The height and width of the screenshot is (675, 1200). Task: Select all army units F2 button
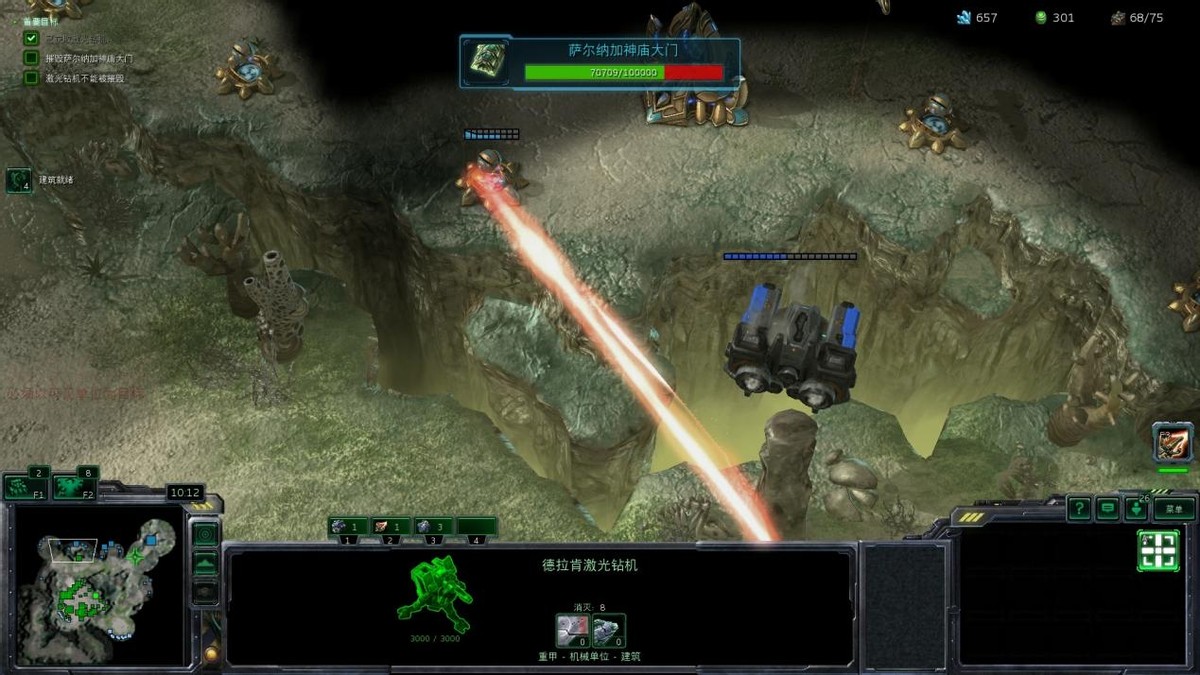(75, 487)
